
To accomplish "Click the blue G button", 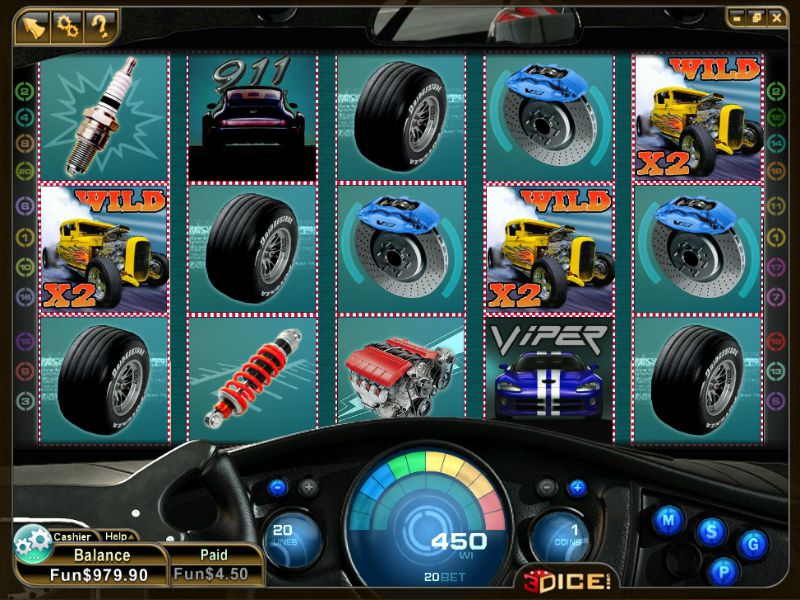I will point(753,544).
